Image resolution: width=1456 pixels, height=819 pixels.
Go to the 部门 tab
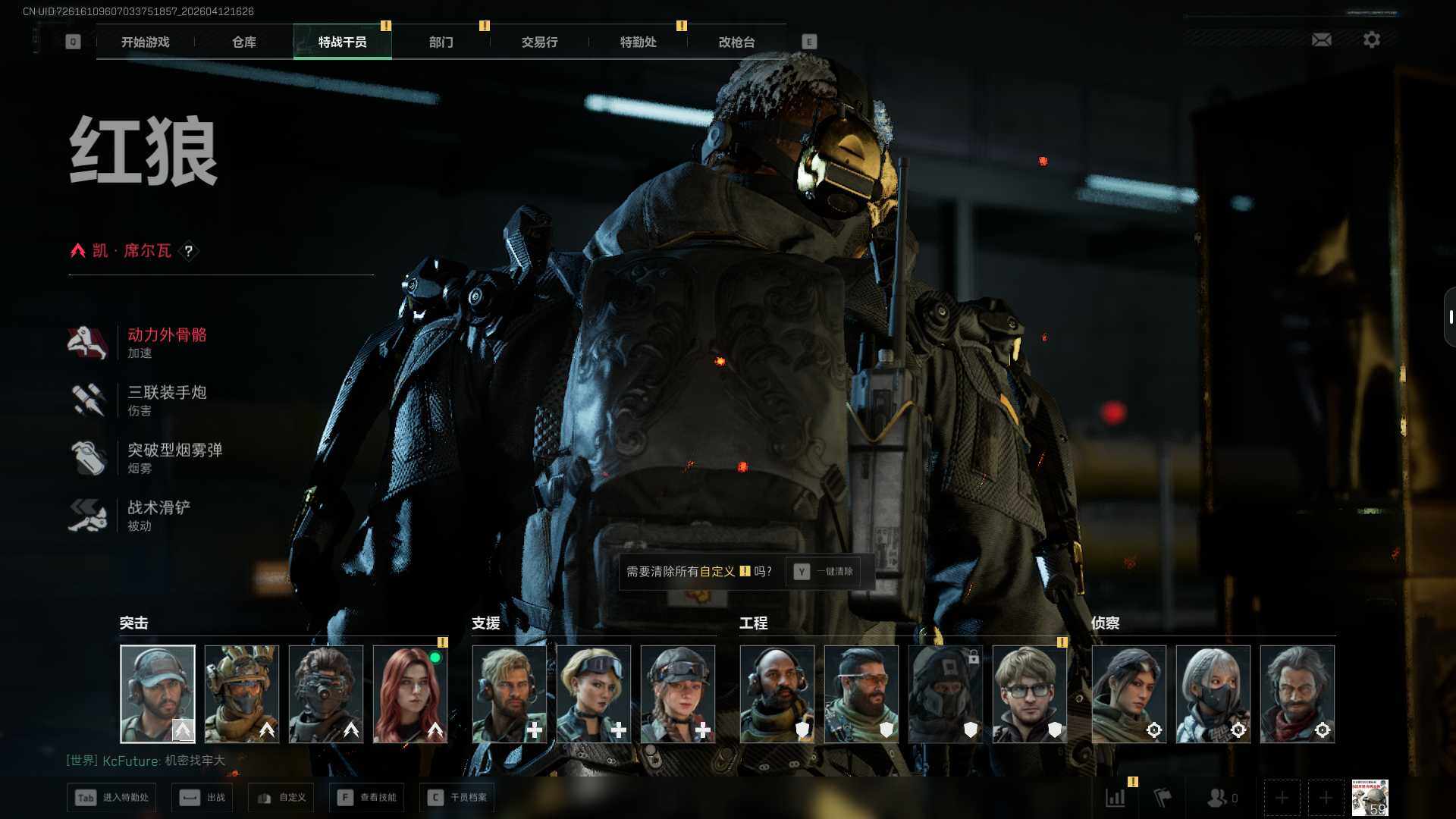click(x=441, y=42)
